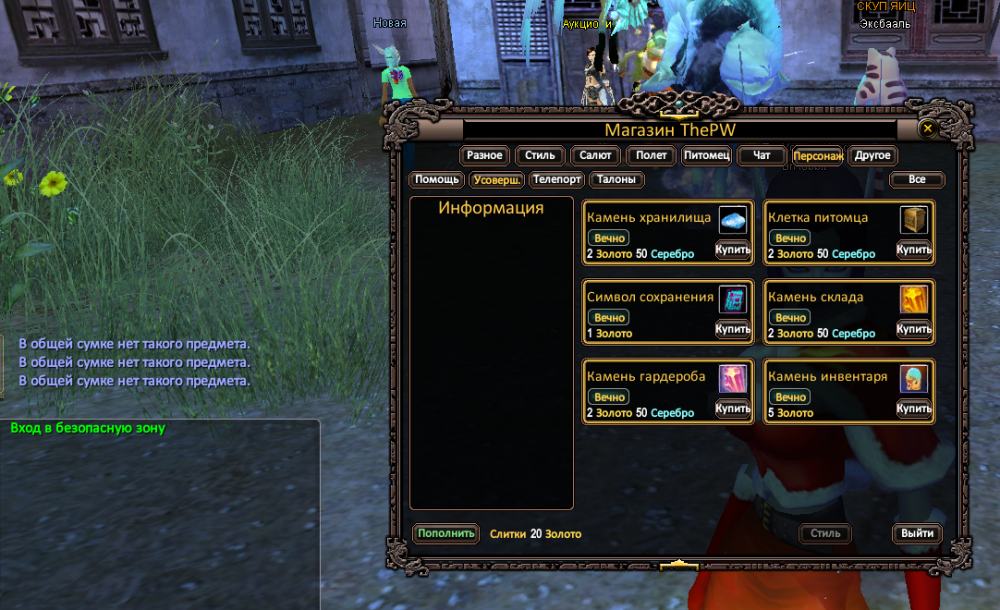Select the Салют category tab

click(596, 156)
